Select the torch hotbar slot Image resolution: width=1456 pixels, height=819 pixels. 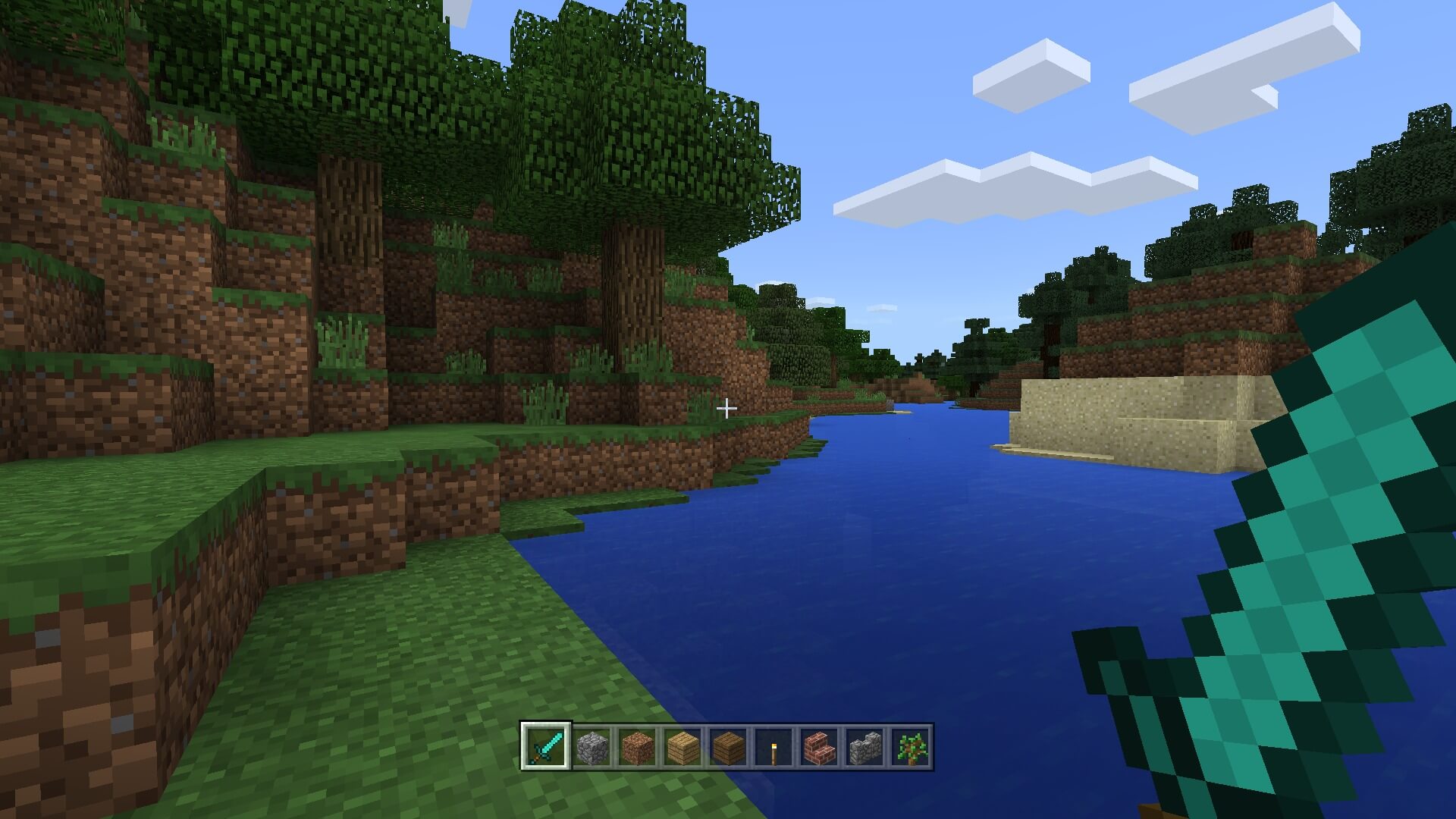point(773,748)
